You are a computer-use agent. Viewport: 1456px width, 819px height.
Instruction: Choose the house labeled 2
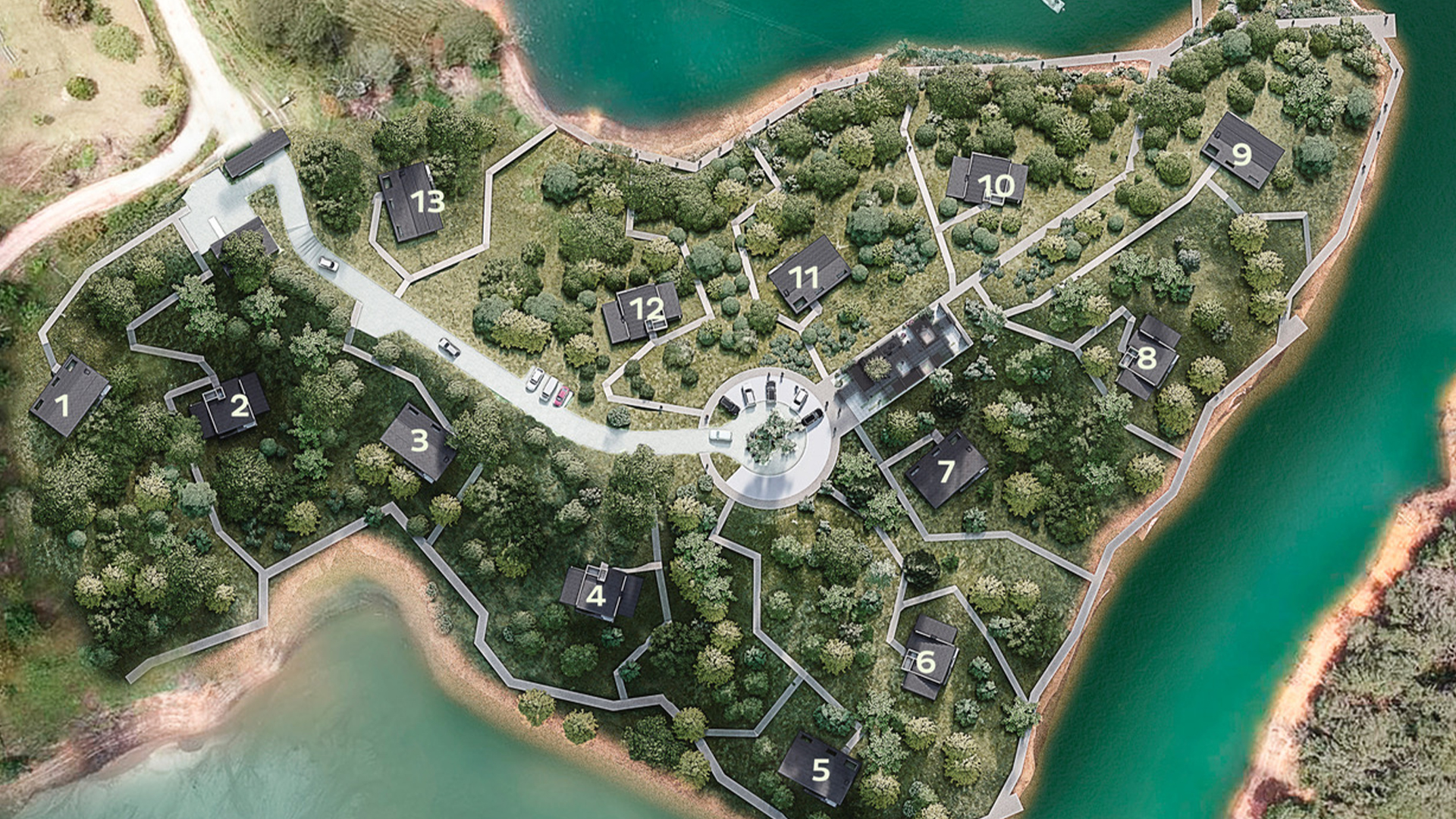(x=240, y=406)
